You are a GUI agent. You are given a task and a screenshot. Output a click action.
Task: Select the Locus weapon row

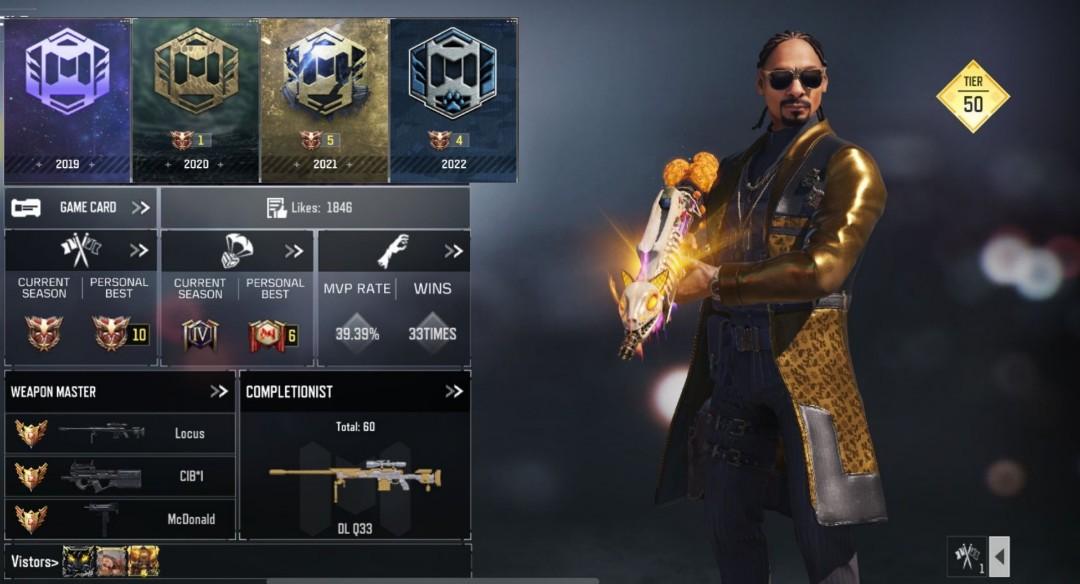pos(120,433)
